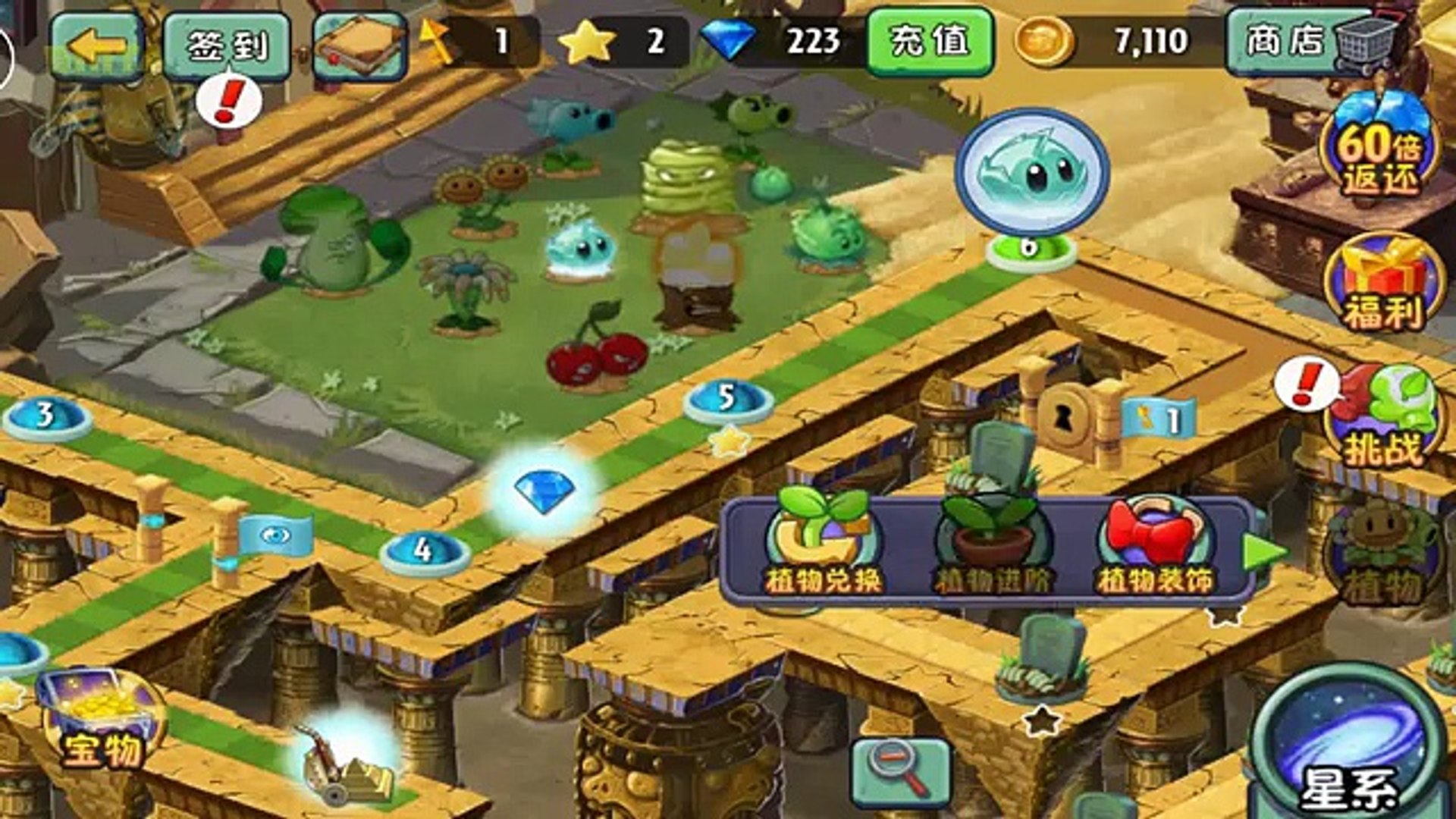This screenshot has height=819, width=1456.
Task: Open 植物装饰 plant costumes
Action: click(1156, 548)
